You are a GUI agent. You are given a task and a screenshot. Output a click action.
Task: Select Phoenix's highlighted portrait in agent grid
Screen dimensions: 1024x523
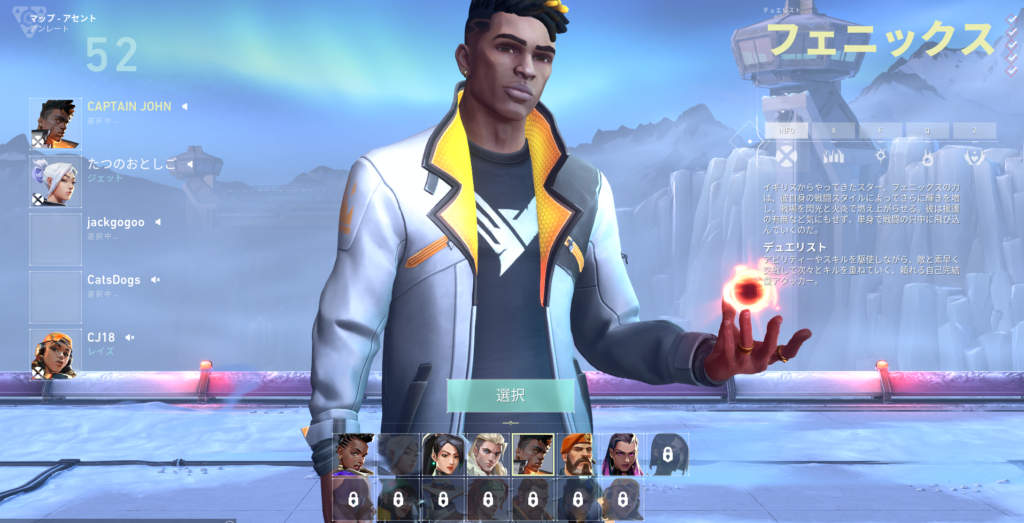(x=532, y=454)
